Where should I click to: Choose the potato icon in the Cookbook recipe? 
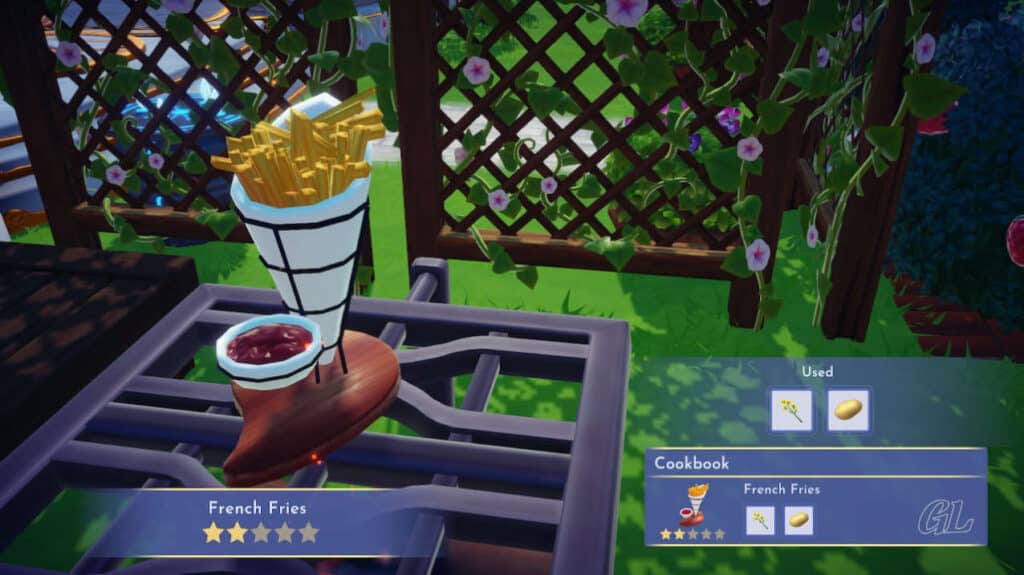798,520
